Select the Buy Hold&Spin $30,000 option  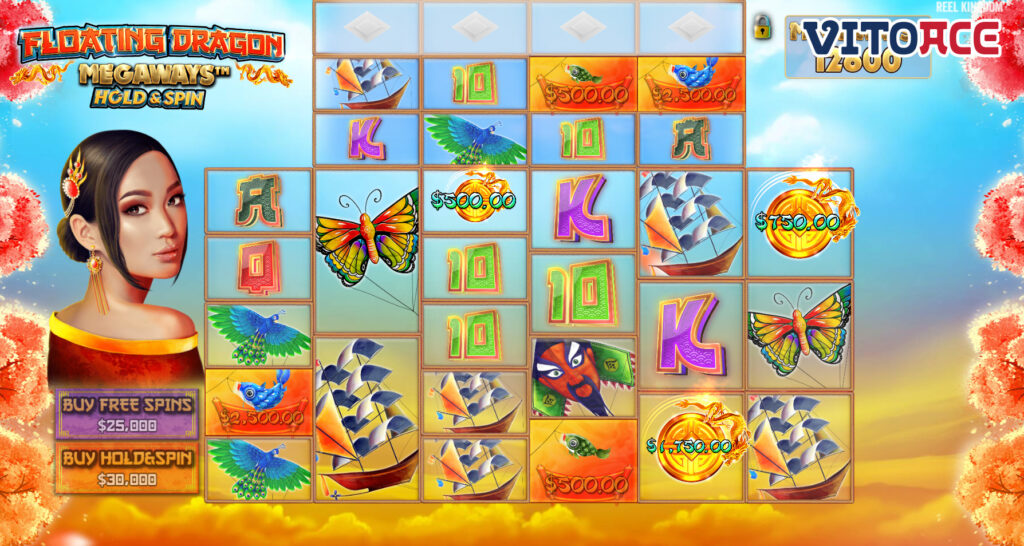pyautogui.click(x=127, y=468)
